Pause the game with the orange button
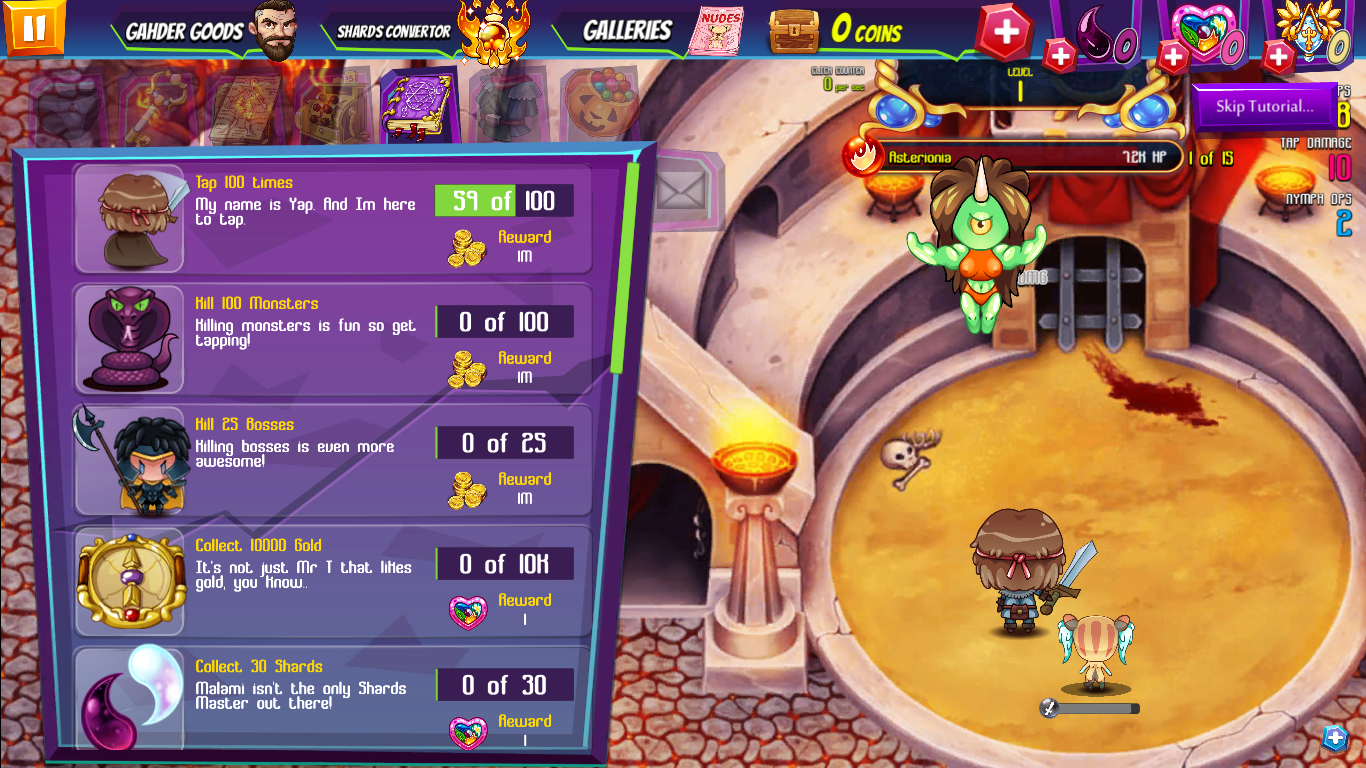Viewport: 1366px width, 768px height. (x=34, y=26)
